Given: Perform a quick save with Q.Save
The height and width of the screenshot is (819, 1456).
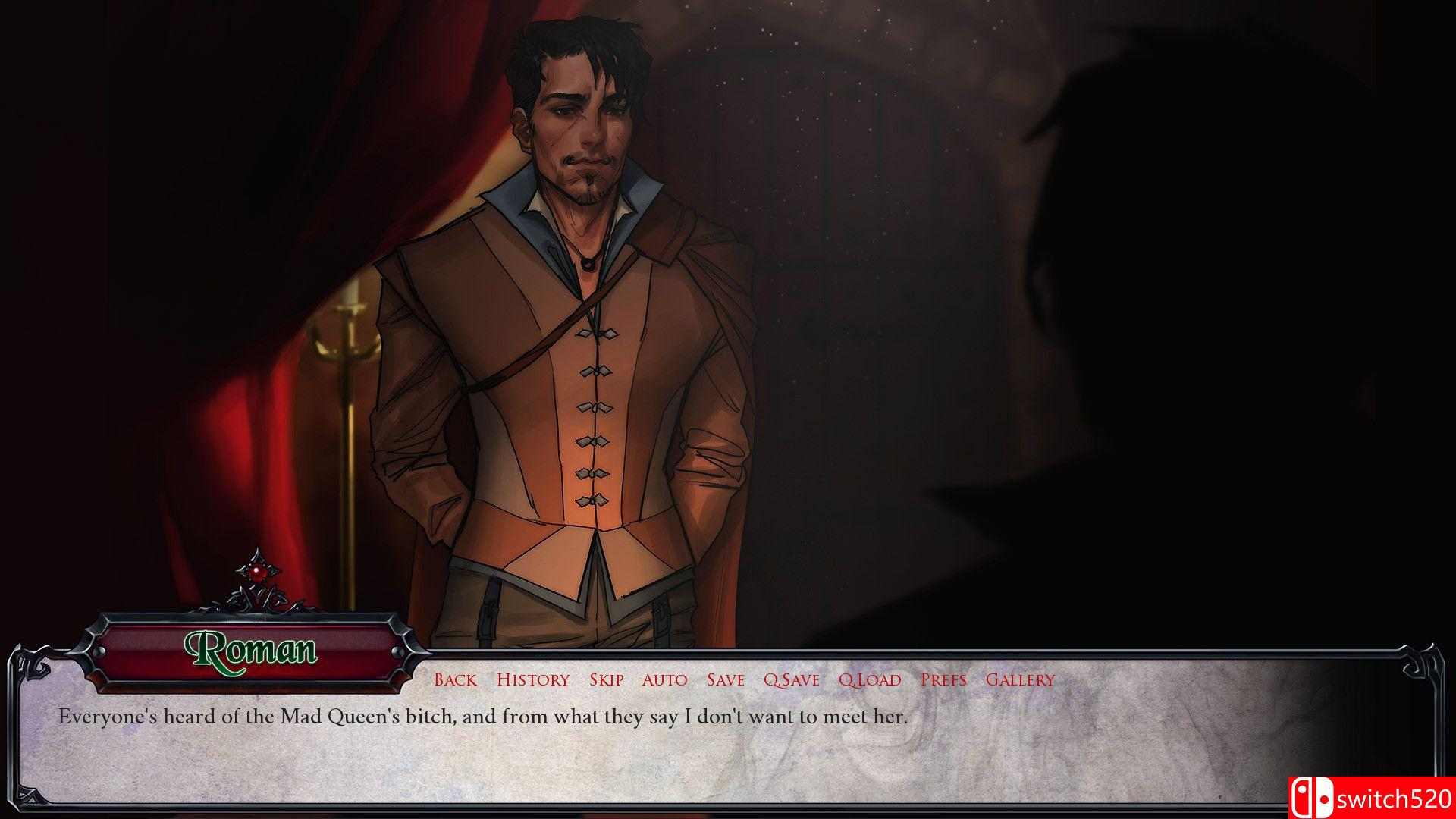Looking at the screenshot, I should pyautogui.click(x=792, y=680).
